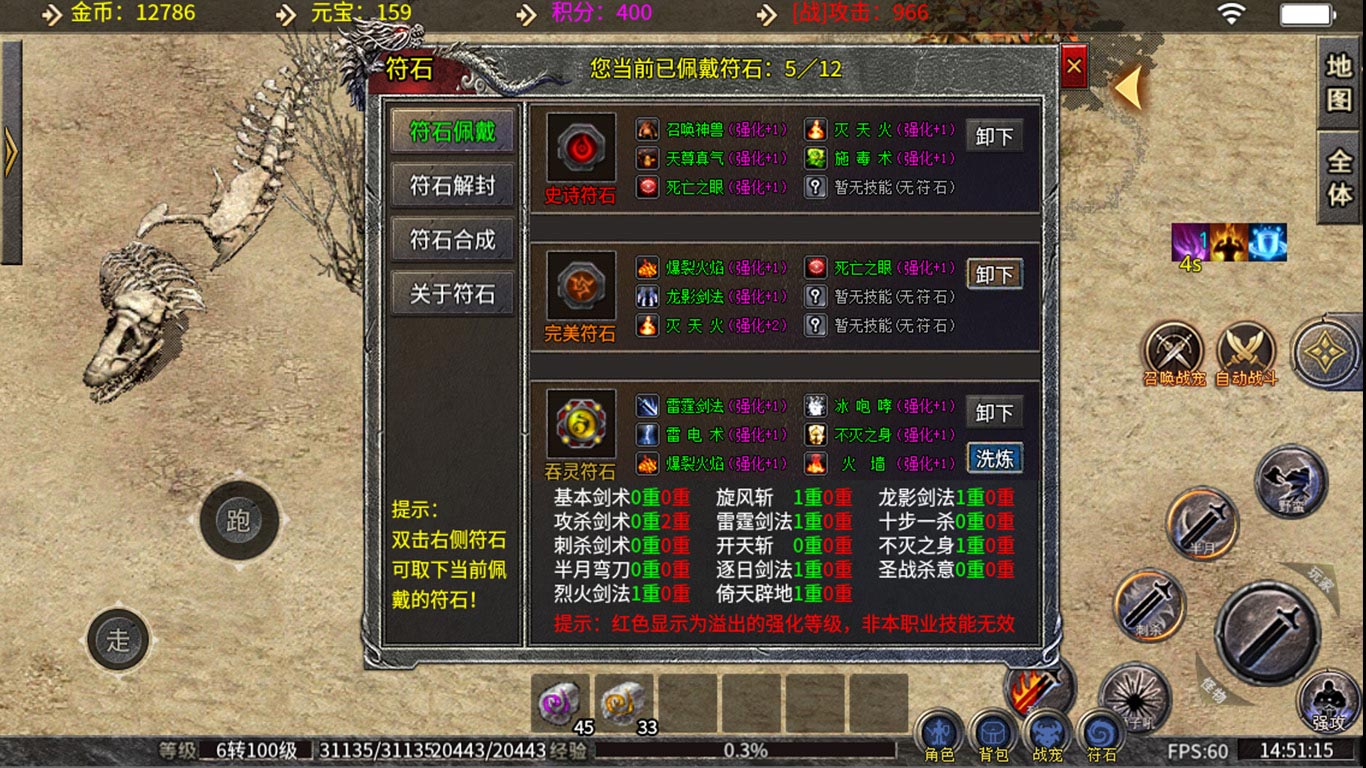Switch to the 符石合成 tab
Image resolution: width=1366 pixels, height=768 pixels.
click(452, 239)
